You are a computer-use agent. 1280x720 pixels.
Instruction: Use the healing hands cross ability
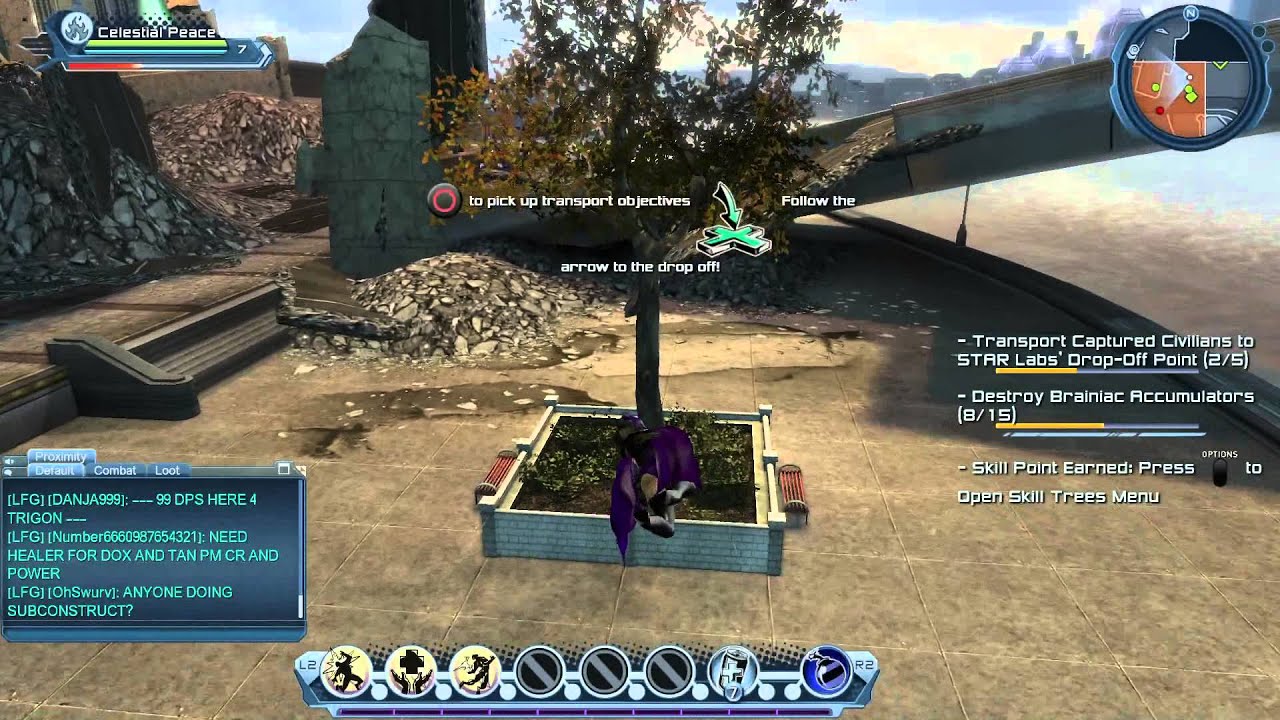pos(410,671)
